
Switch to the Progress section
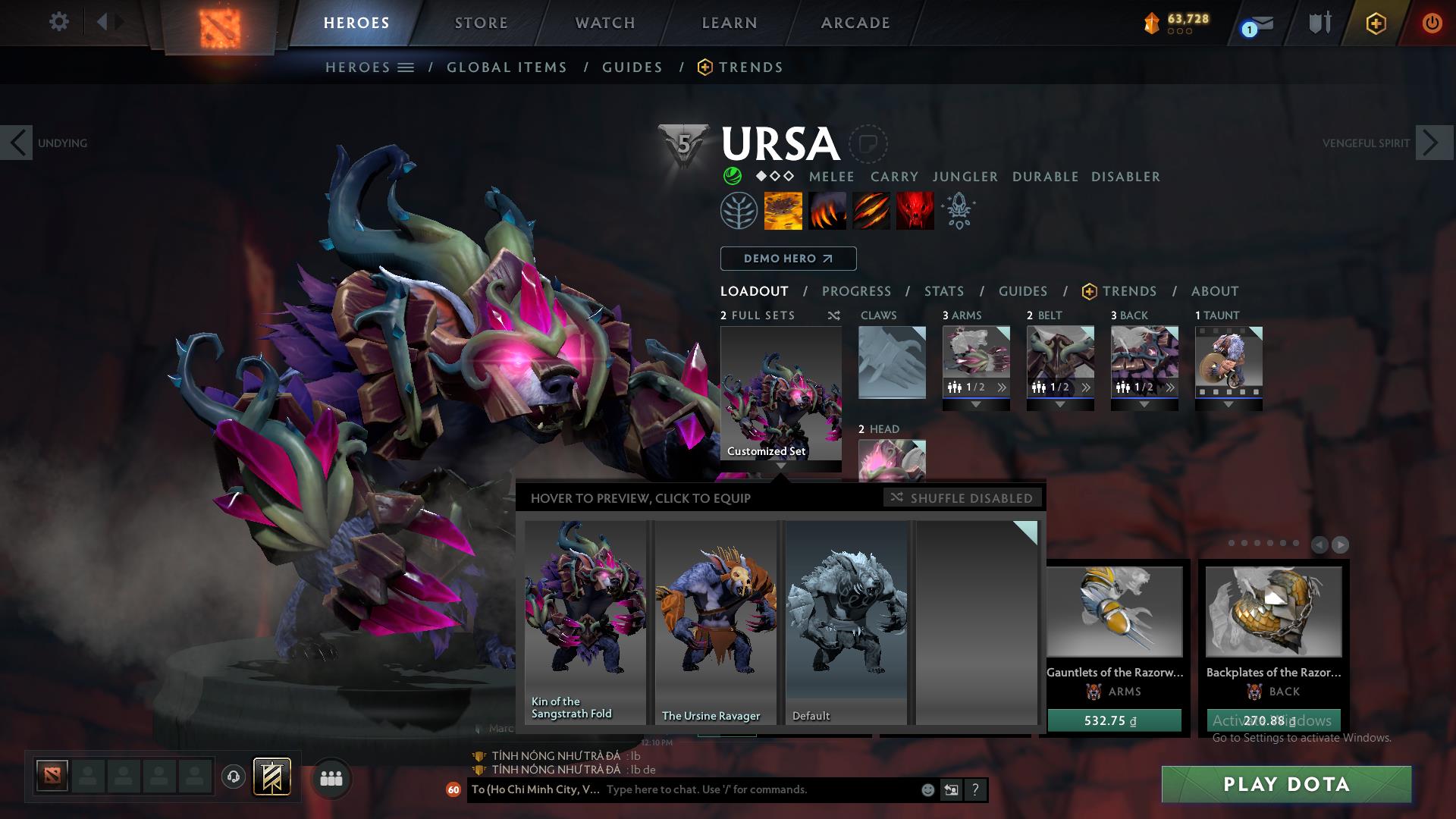click(x=856, y=291)
